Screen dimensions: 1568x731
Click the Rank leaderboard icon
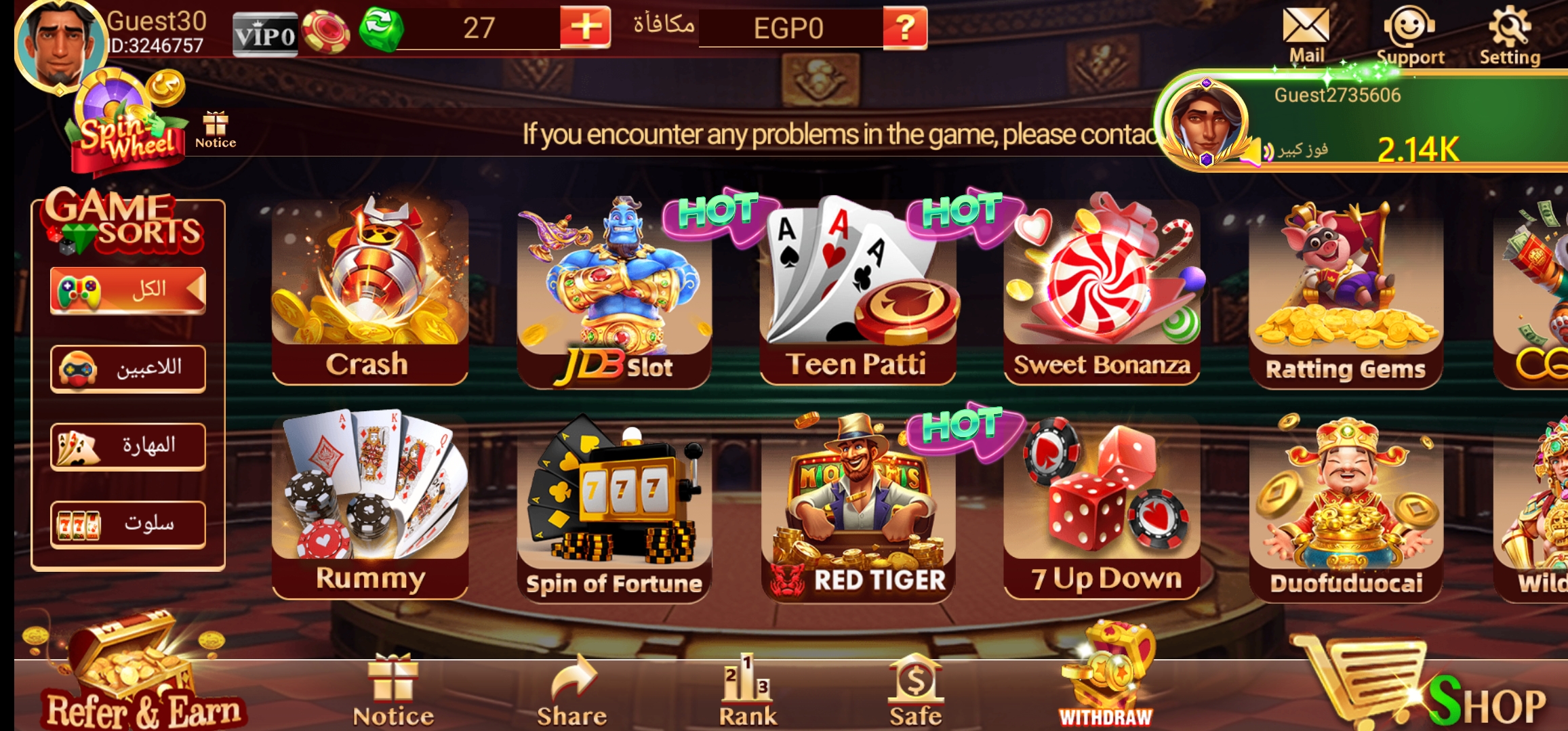749,686
